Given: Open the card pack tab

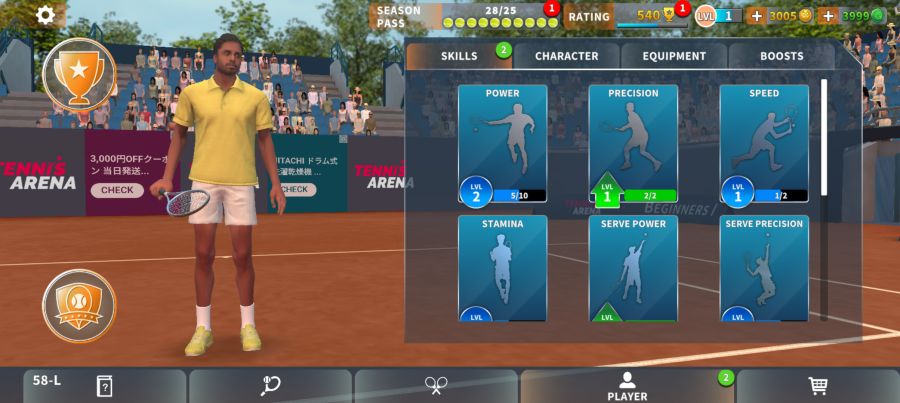Looking at the screenshot, I should point(104,386).
